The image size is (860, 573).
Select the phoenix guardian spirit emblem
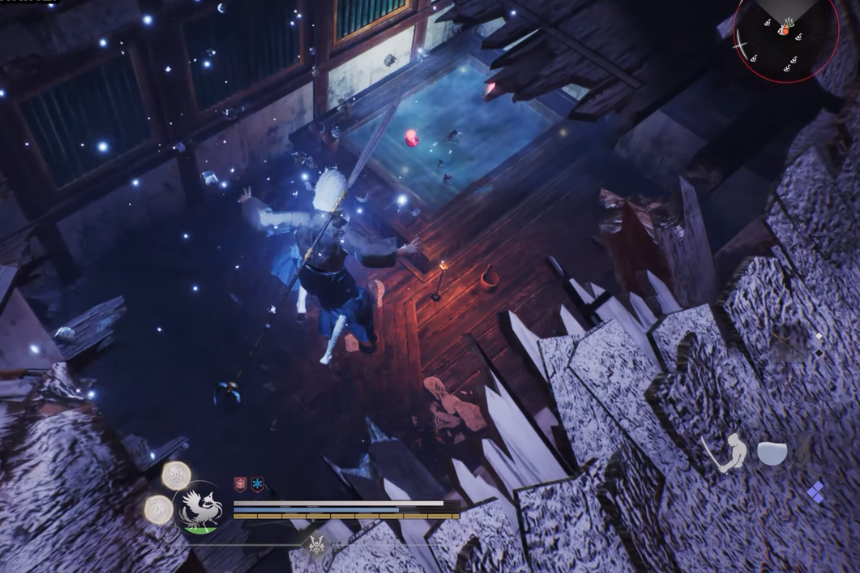[198, 509]
